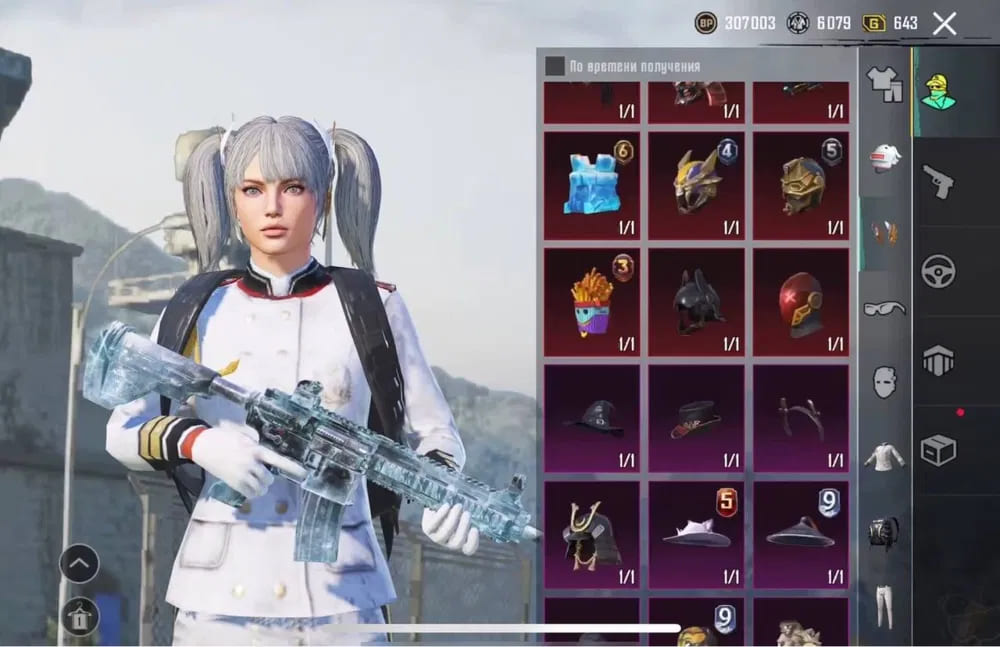Open the pants category tab
The width and height of the screenshot is (1000, 647).
pos(884,603)
